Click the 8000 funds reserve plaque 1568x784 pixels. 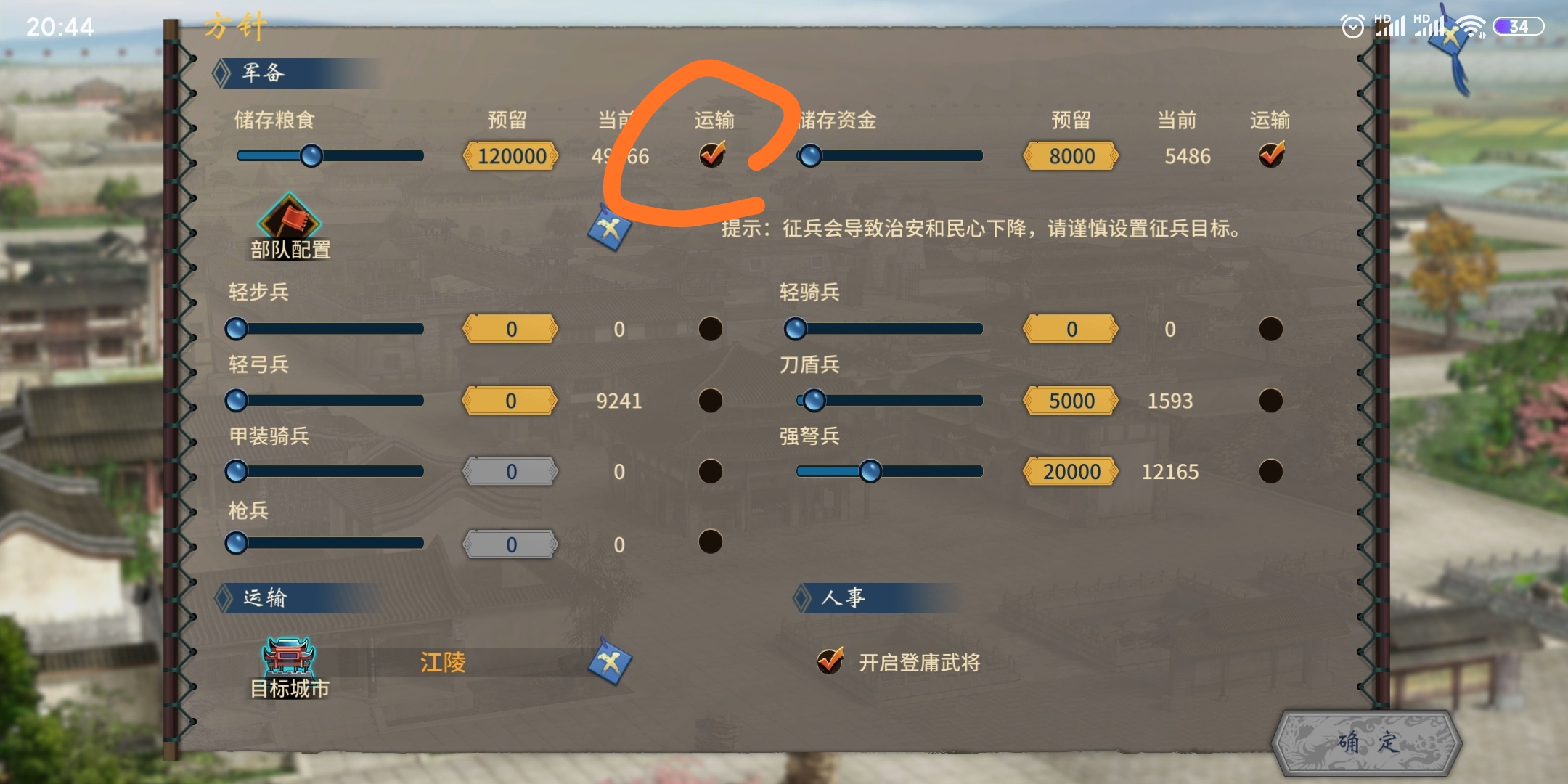1071,156
